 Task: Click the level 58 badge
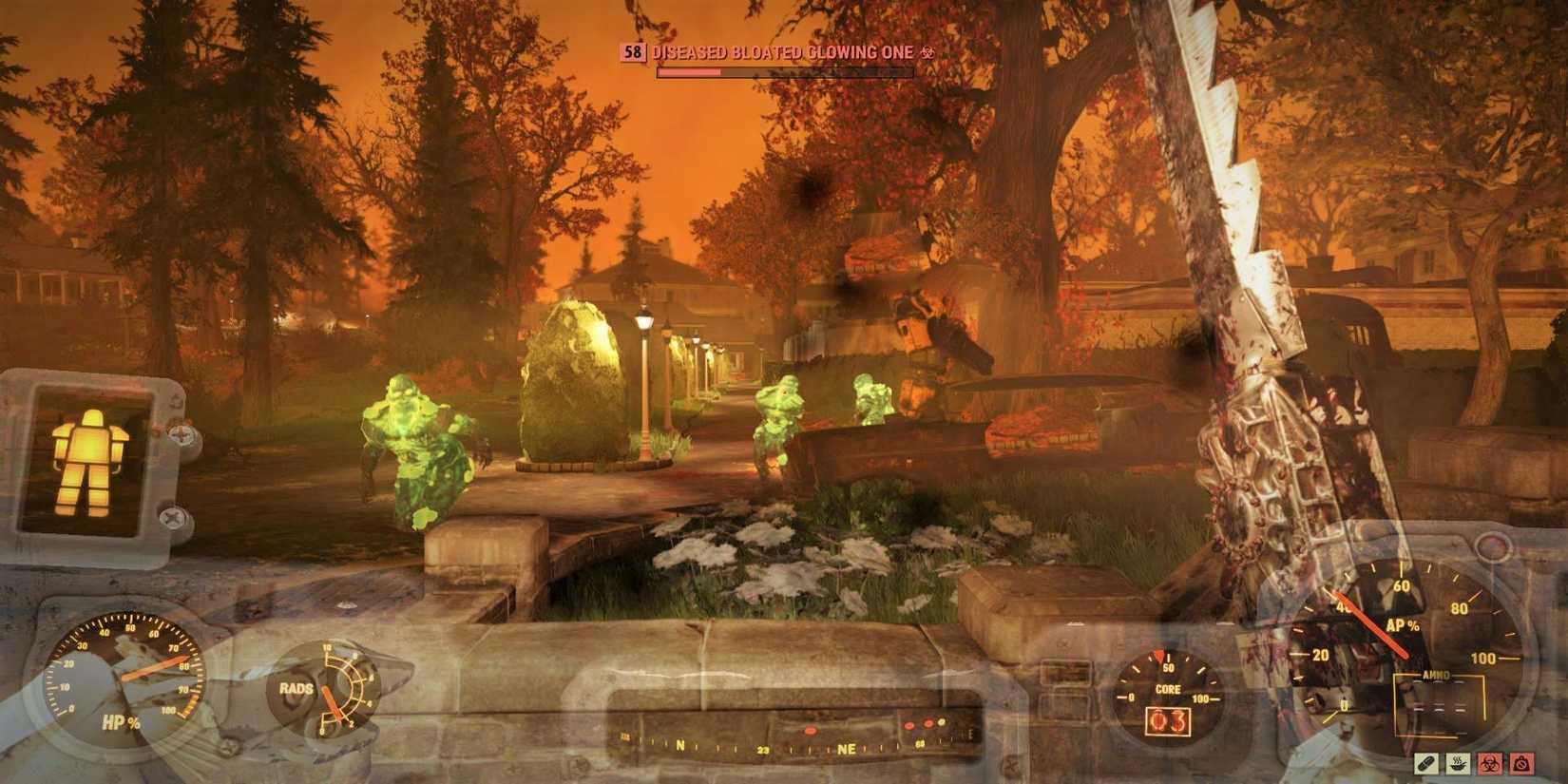tap(633, 52)
